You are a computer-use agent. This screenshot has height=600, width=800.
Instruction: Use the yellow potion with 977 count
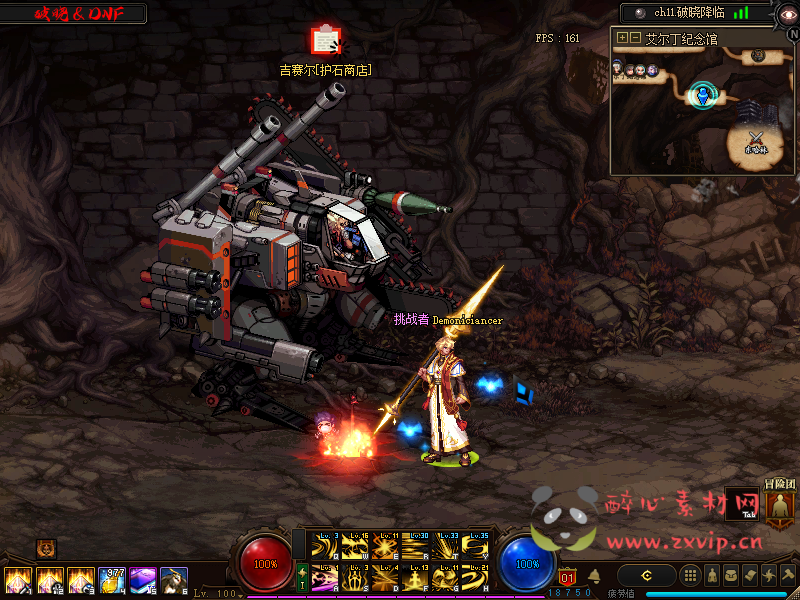point(111,581)
